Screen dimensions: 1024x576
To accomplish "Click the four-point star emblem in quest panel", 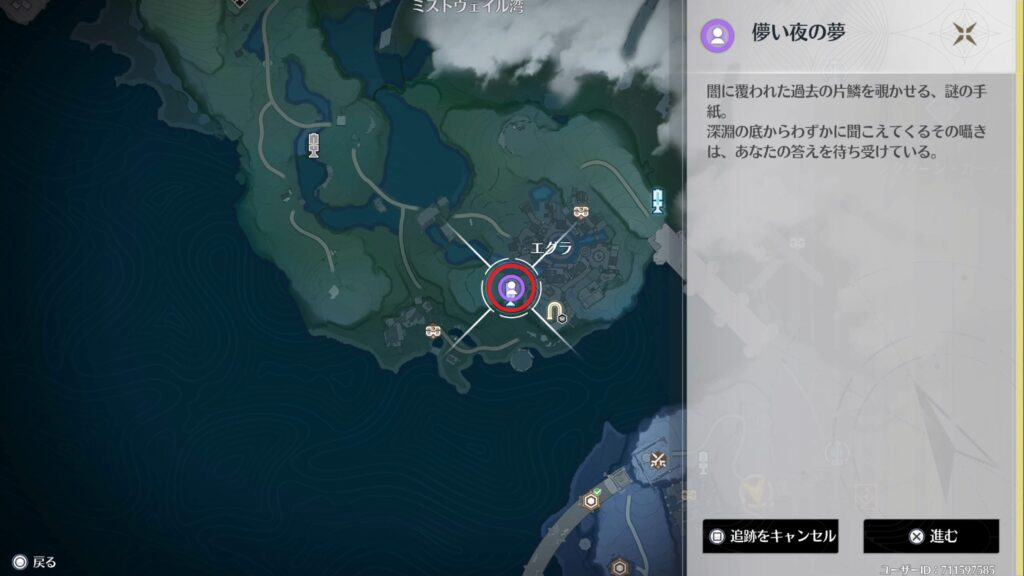I will (x=964, y=36).
